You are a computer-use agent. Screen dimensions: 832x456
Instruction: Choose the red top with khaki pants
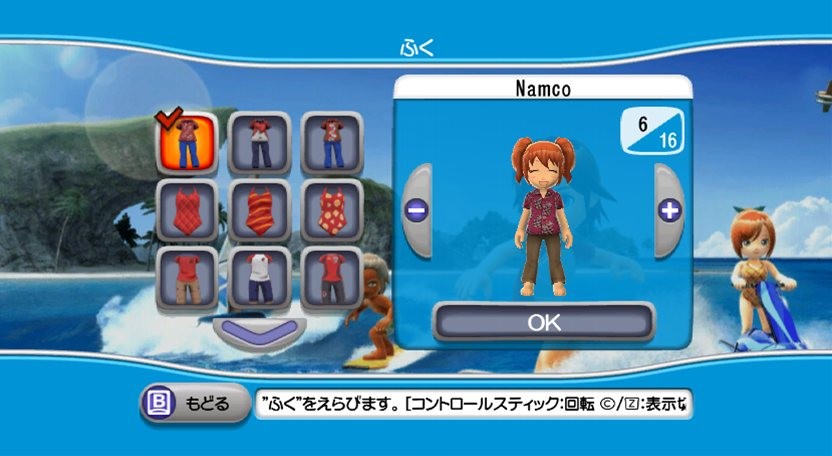pos(187,279)
